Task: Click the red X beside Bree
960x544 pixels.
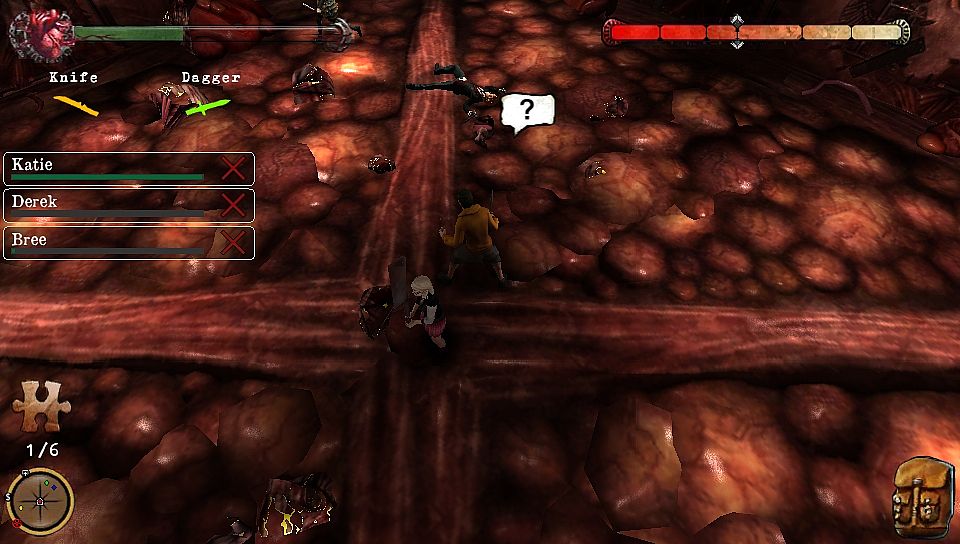Action: [x=233, y=243]
